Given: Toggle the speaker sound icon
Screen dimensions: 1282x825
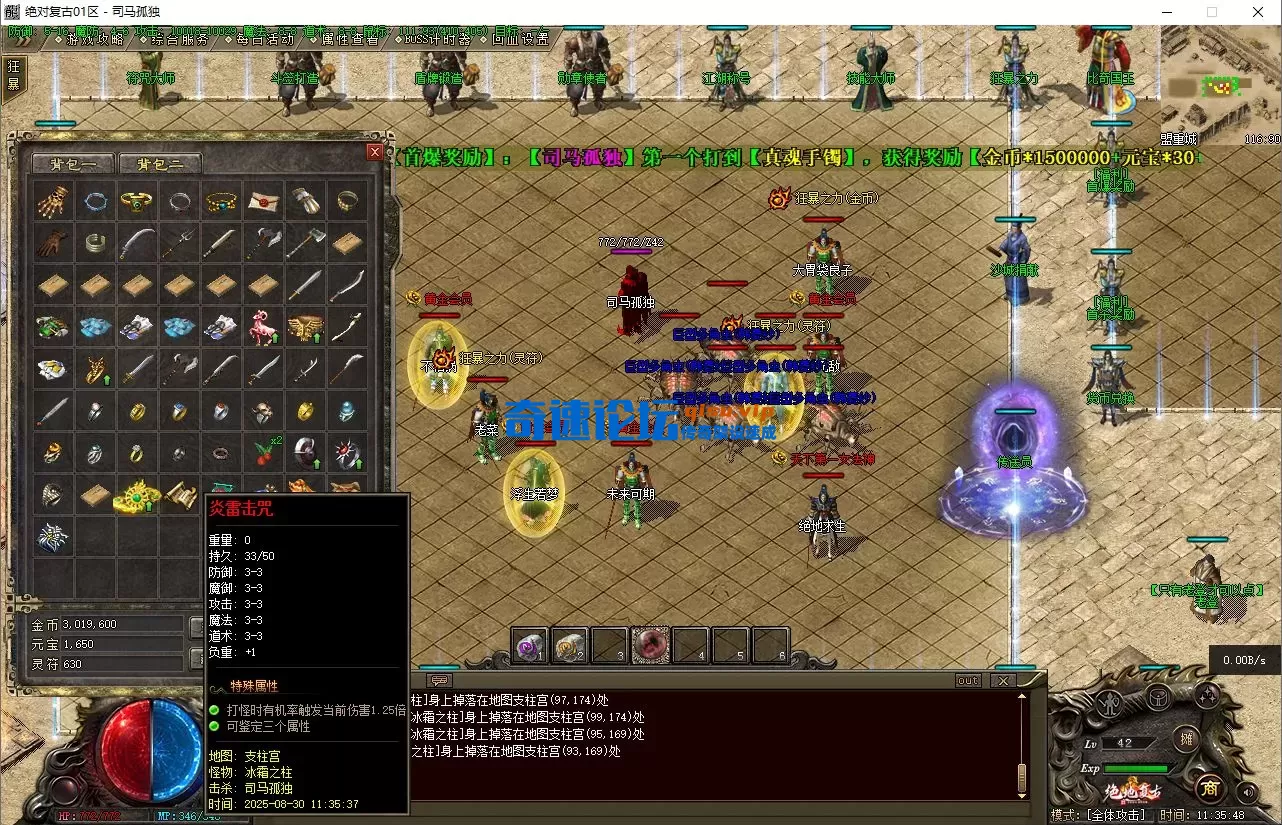Looking at the screenshot, I should (1246, 791).
